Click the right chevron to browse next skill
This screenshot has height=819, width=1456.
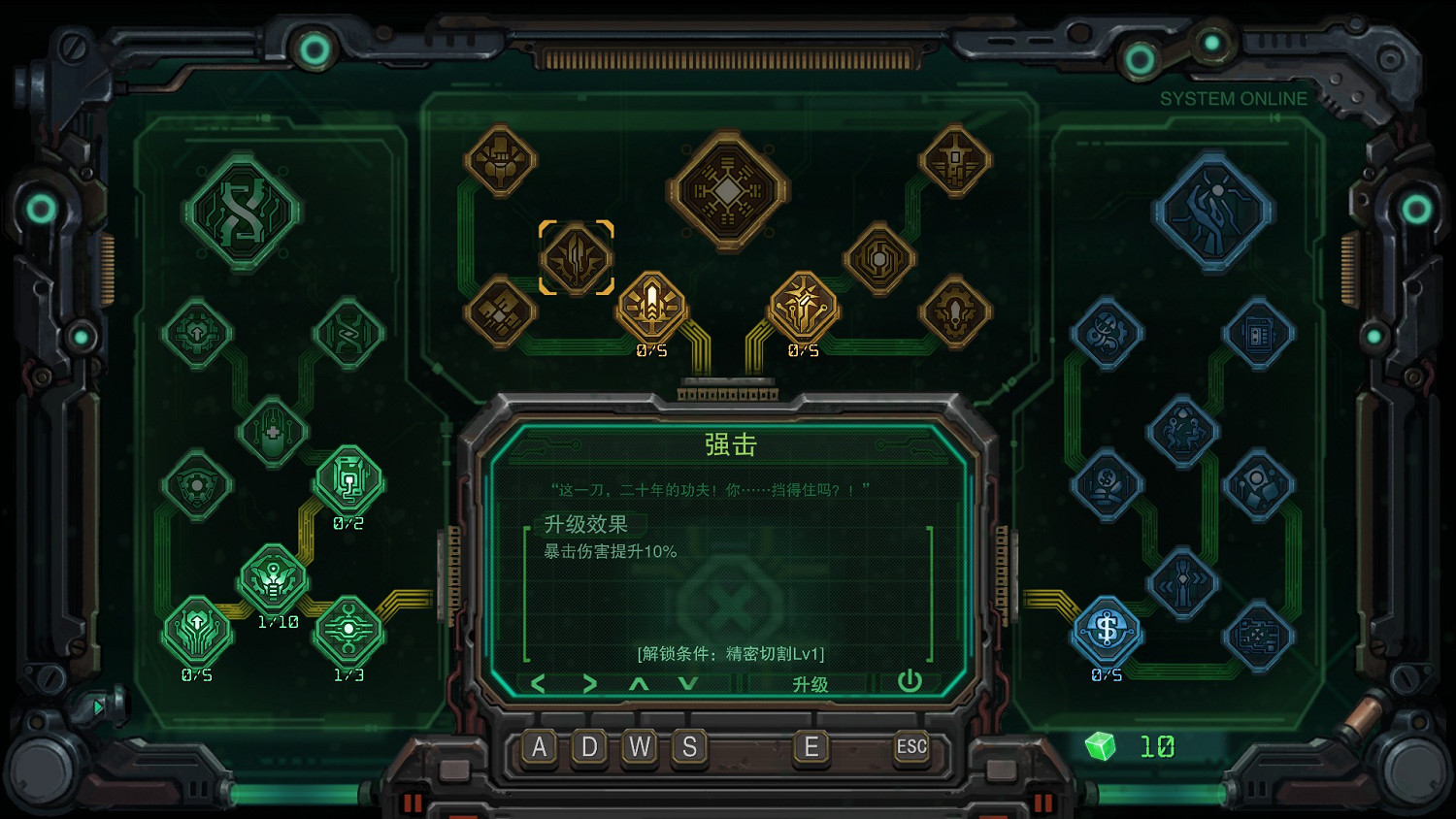591,683
